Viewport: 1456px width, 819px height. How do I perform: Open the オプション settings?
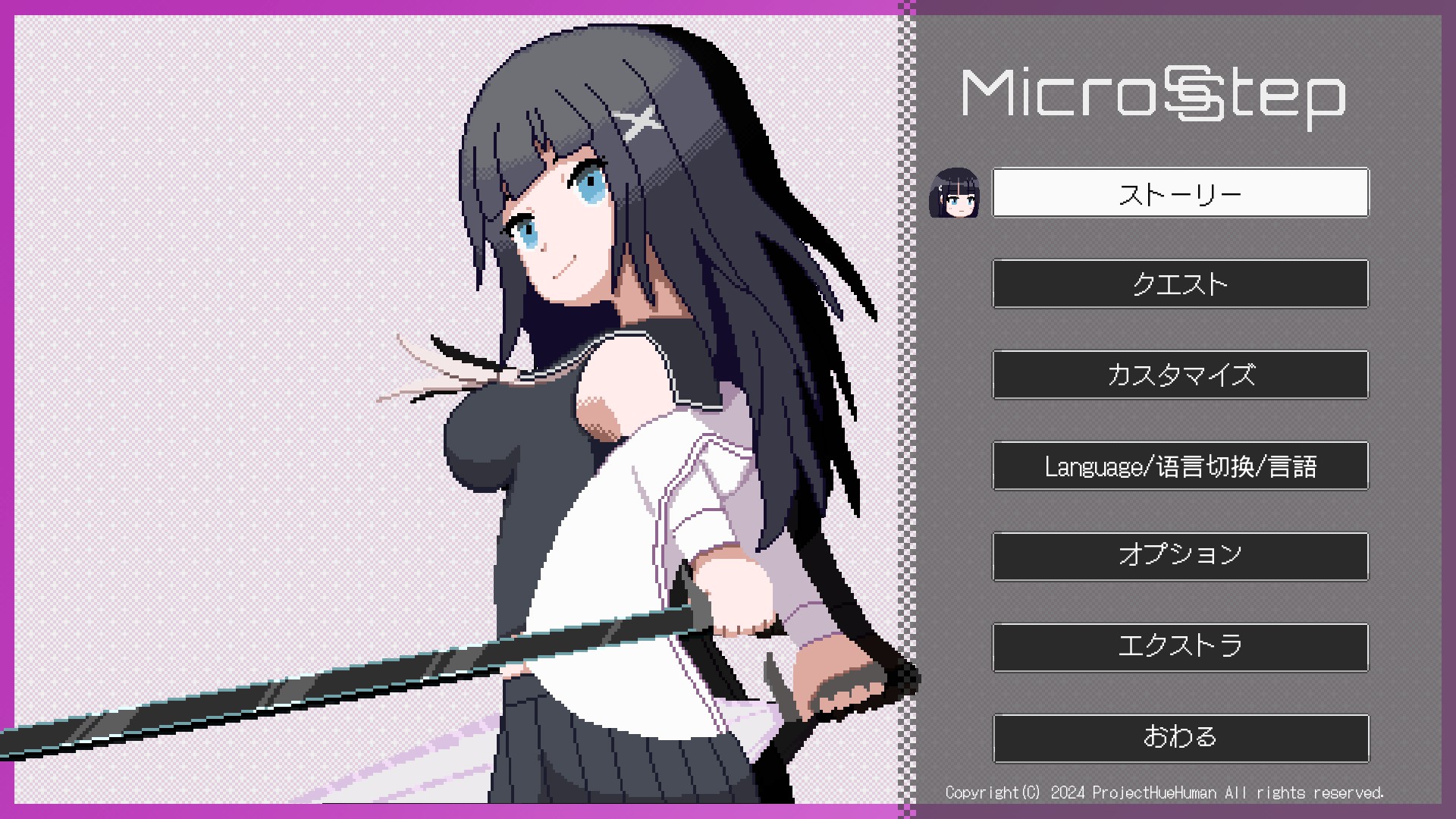[1180, 557]
